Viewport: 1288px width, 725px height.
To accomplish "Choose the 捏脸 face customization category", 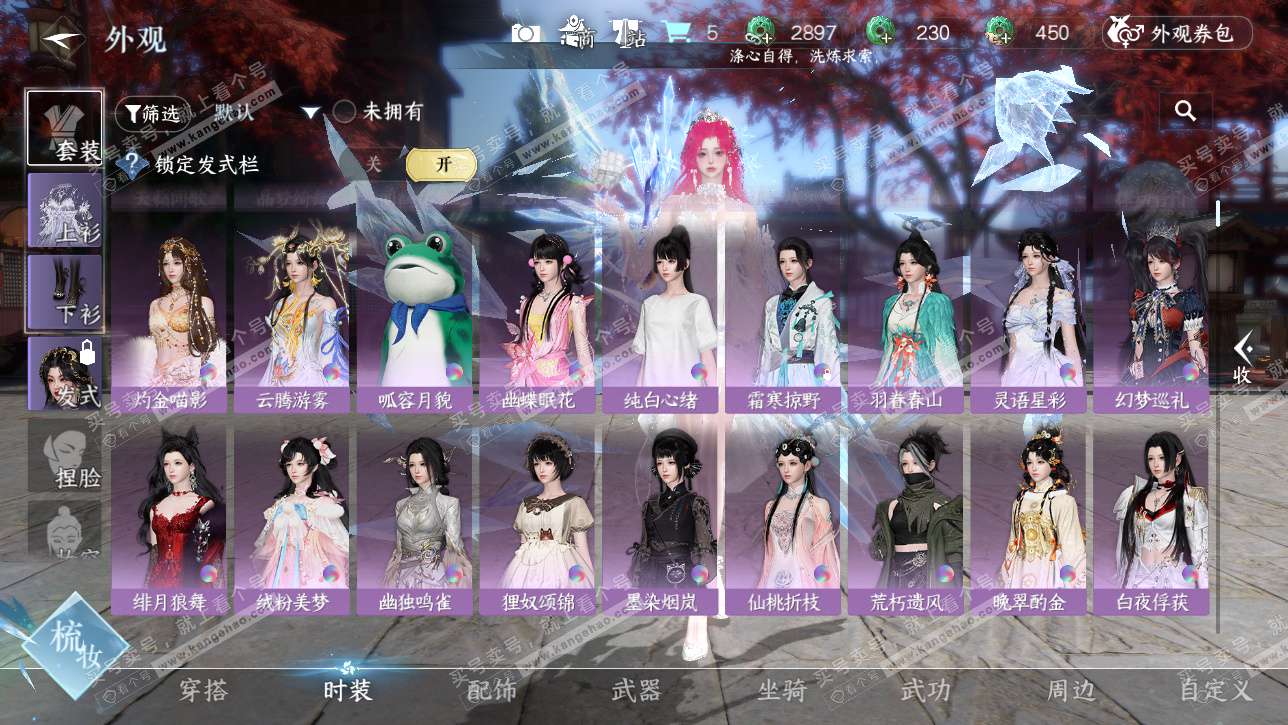I will pyautogui.click(x=65, y=456).
